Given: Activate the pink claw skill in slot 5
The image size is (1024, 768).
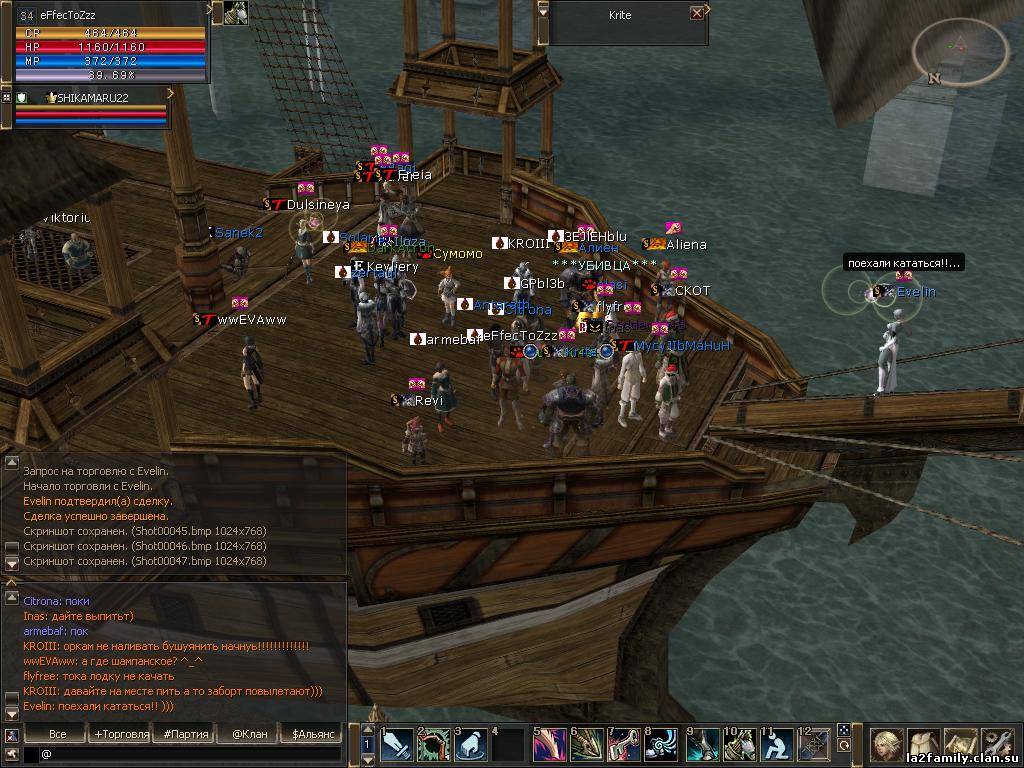Looking at the screenshot, I should click(x=549, y=745).
